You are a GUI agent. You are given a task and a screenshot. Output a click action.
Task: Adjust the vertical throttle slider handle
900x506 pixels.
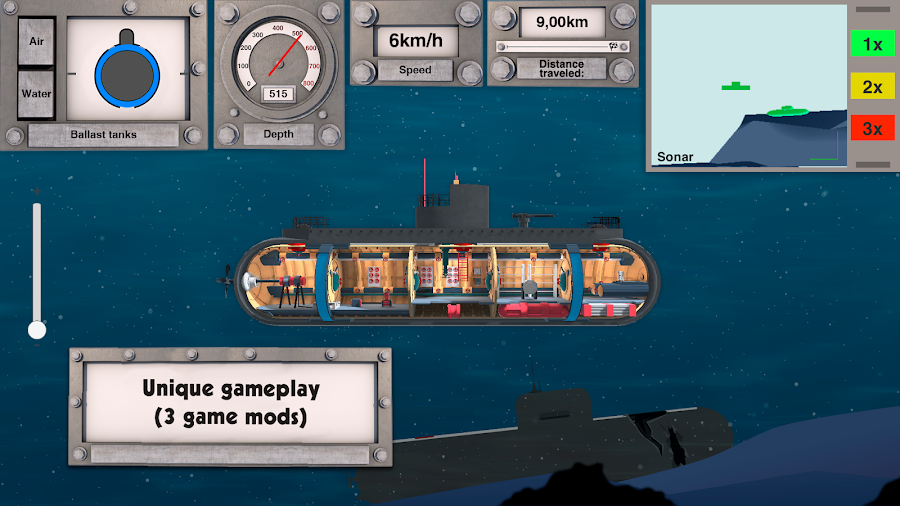37,329
